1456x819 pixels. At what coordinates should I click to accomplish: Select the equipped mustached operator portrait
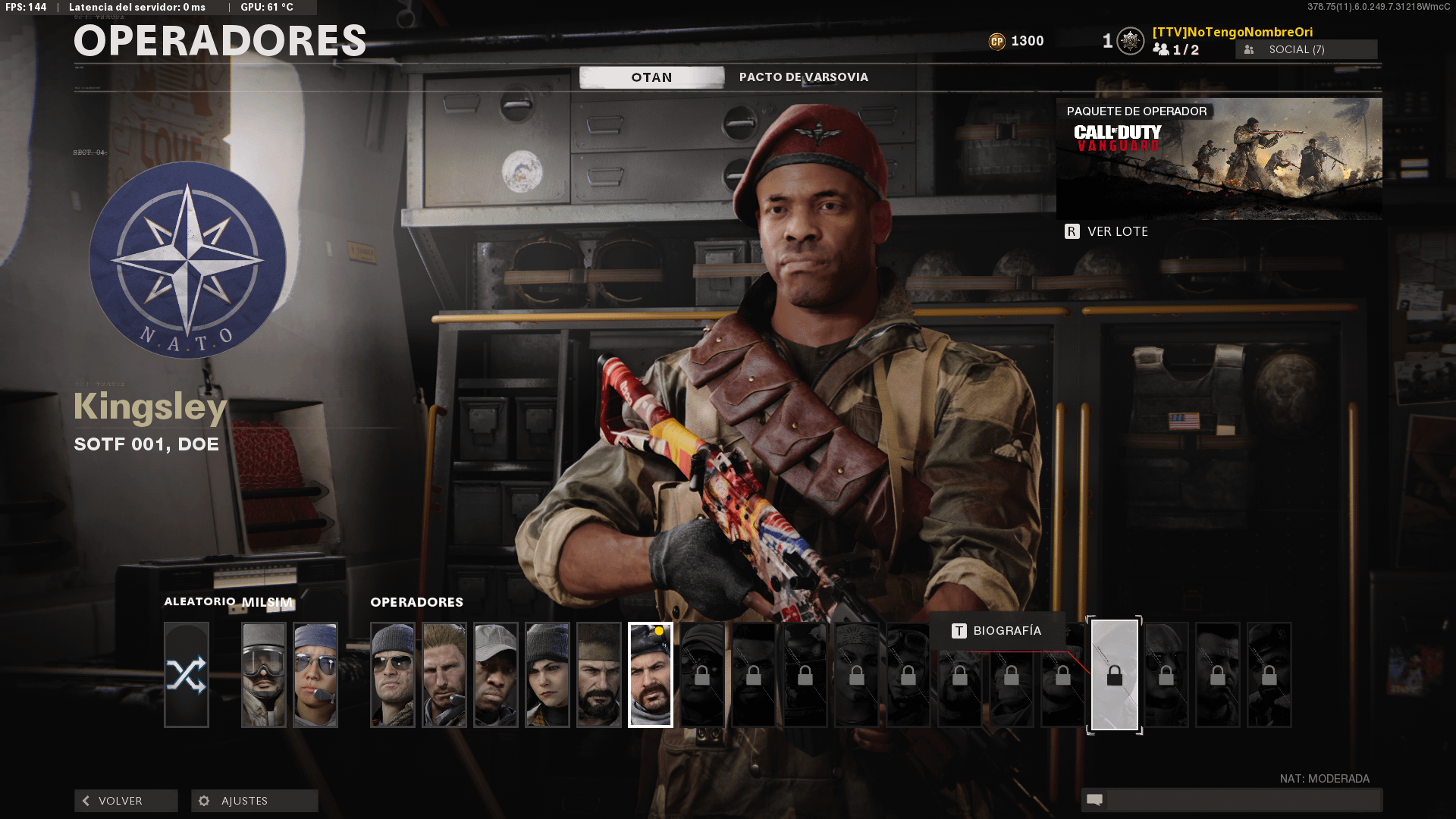[x=651, y=675]
